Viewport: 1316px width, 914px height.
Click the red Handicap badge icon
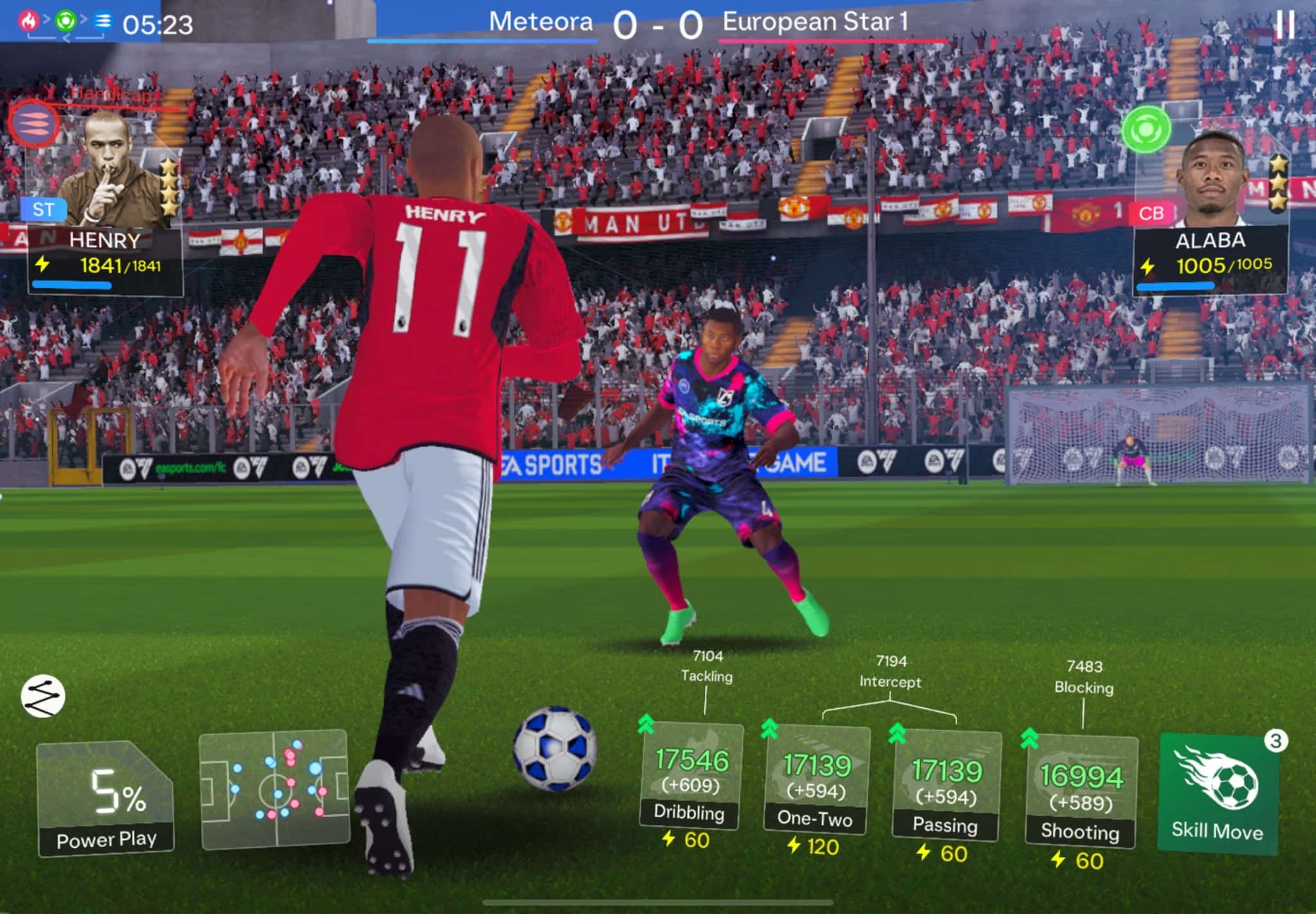pyautogui.click(x=33, y=122)
